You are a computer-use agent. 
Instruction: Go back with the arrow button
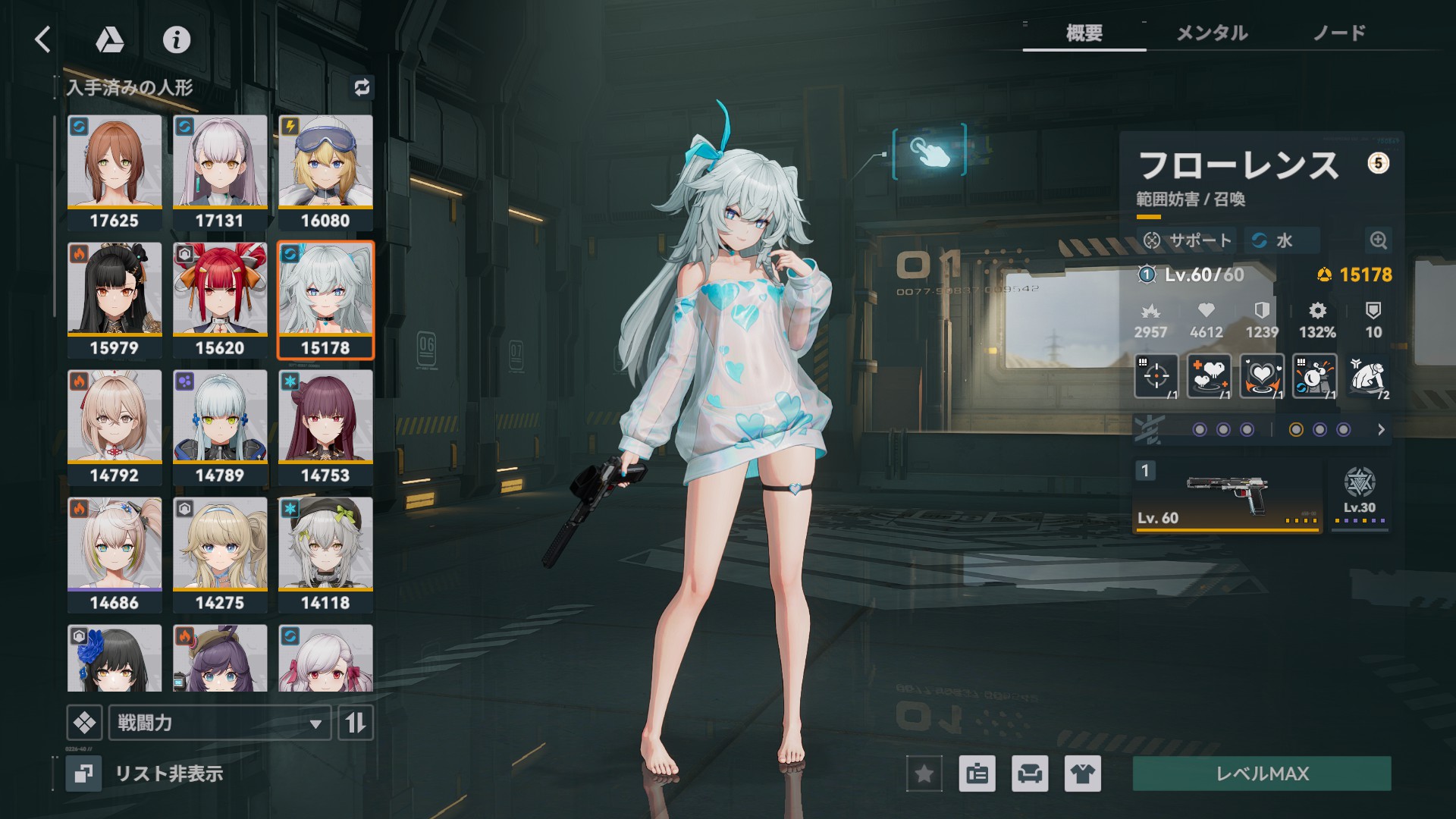43,39
